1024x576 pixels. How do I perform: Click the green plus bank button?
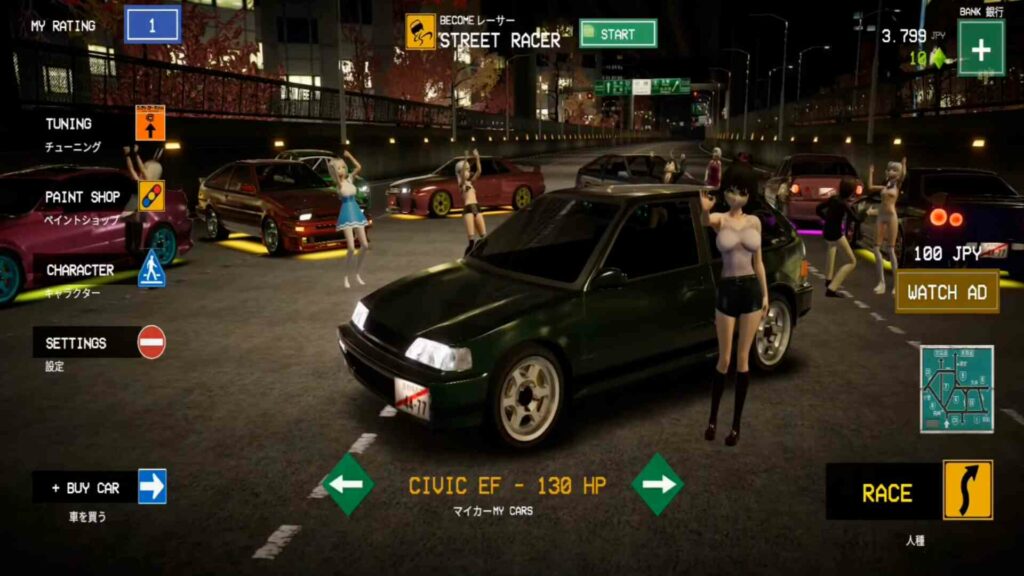980,47
